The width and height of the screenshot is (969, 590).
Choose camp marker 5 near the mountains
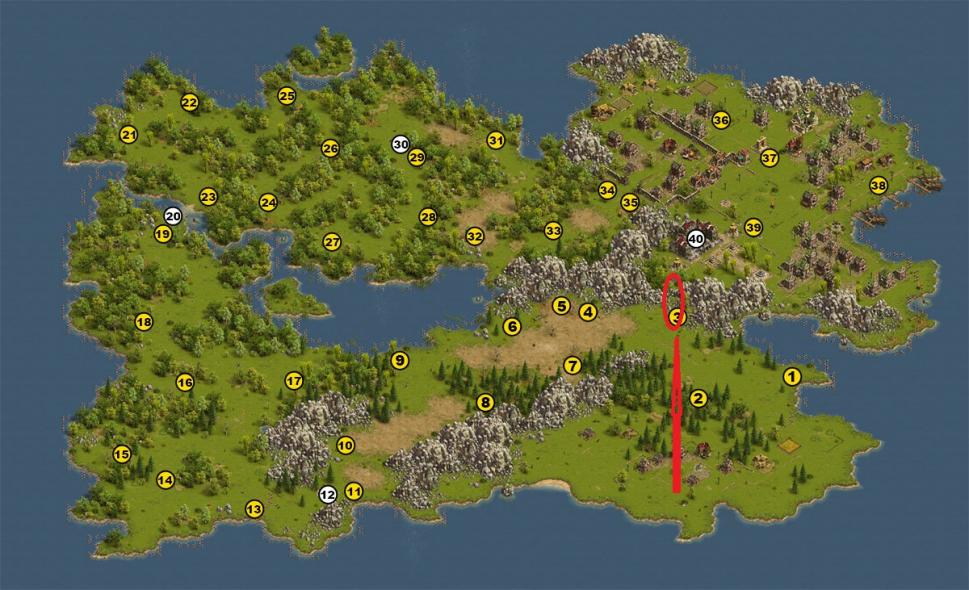point(561,305)
